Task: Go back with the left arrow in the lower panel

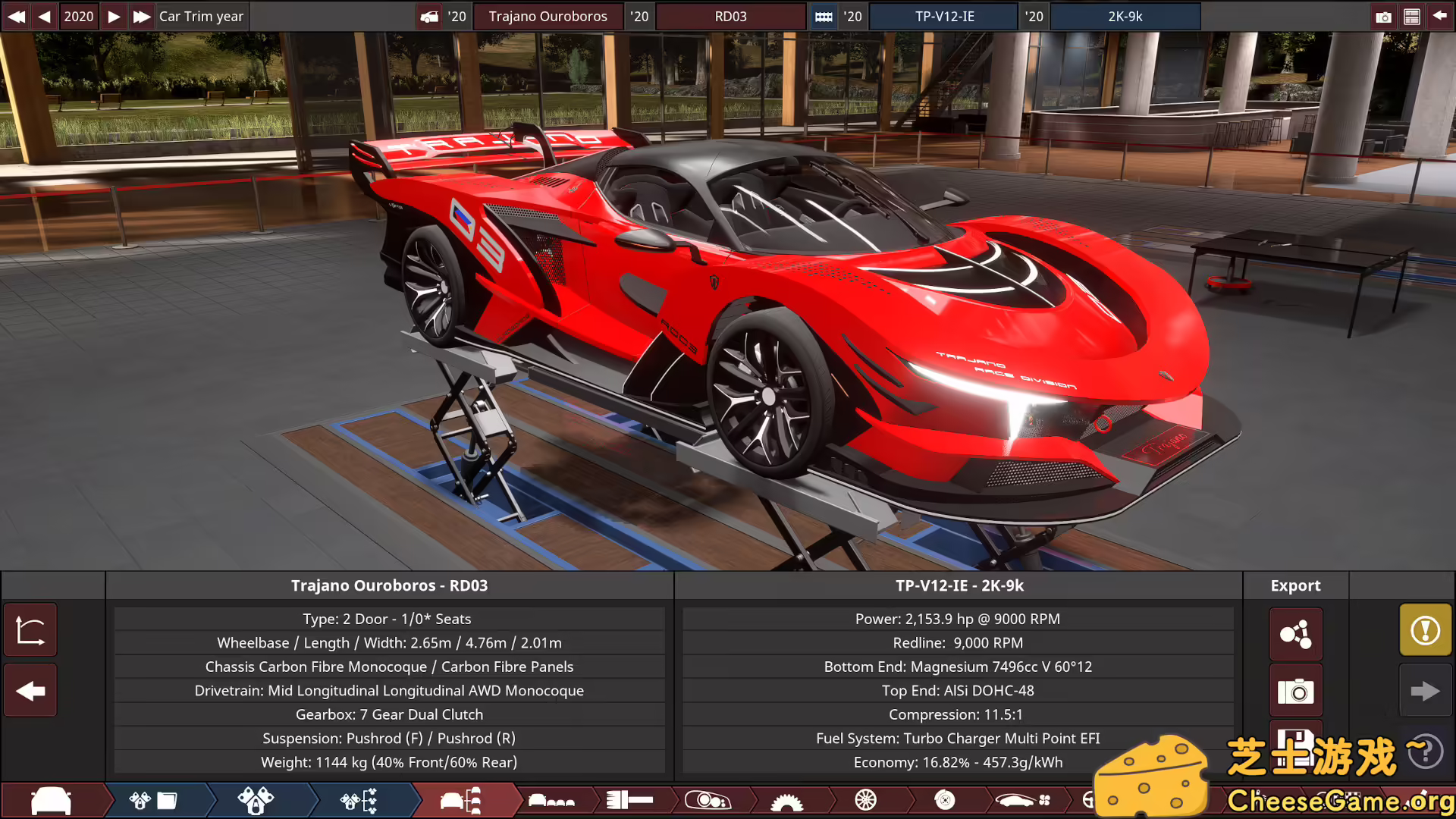Action: (30, 690)
